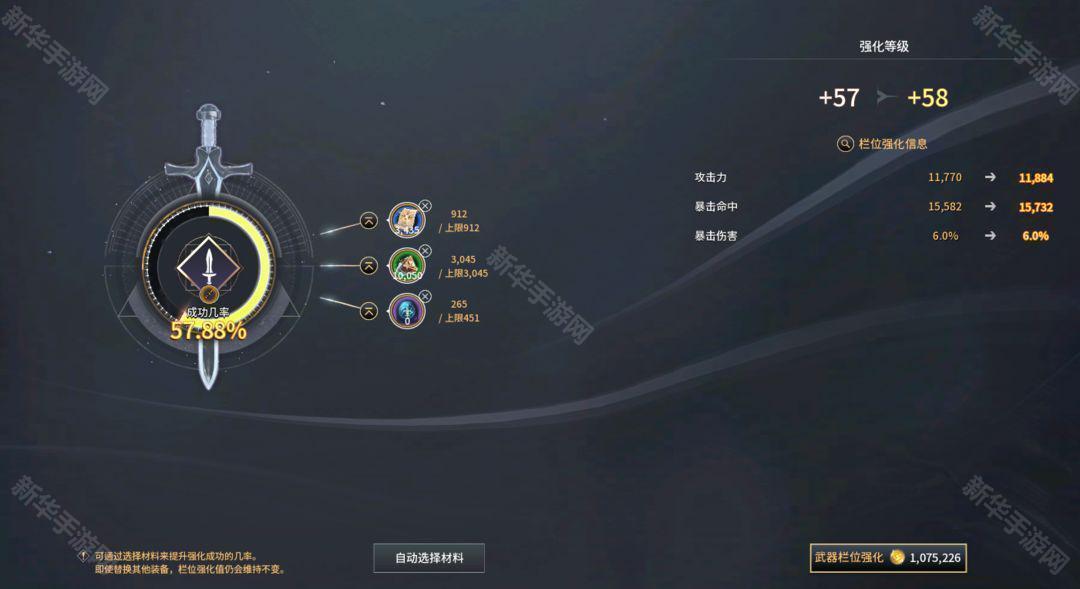Remove the green ore material

pos(425,250)
